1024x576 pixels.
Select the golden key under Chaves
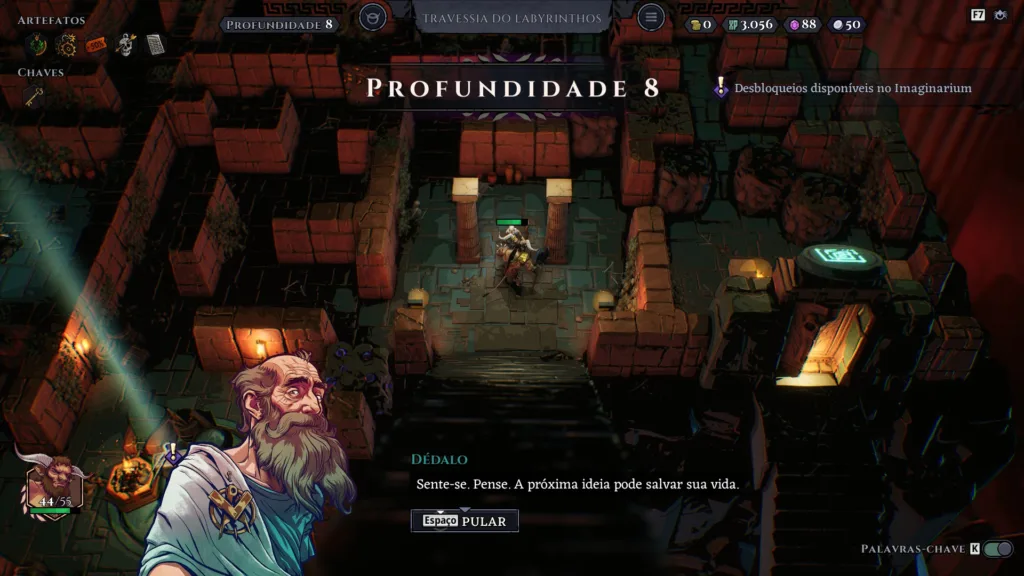(34, 96)
